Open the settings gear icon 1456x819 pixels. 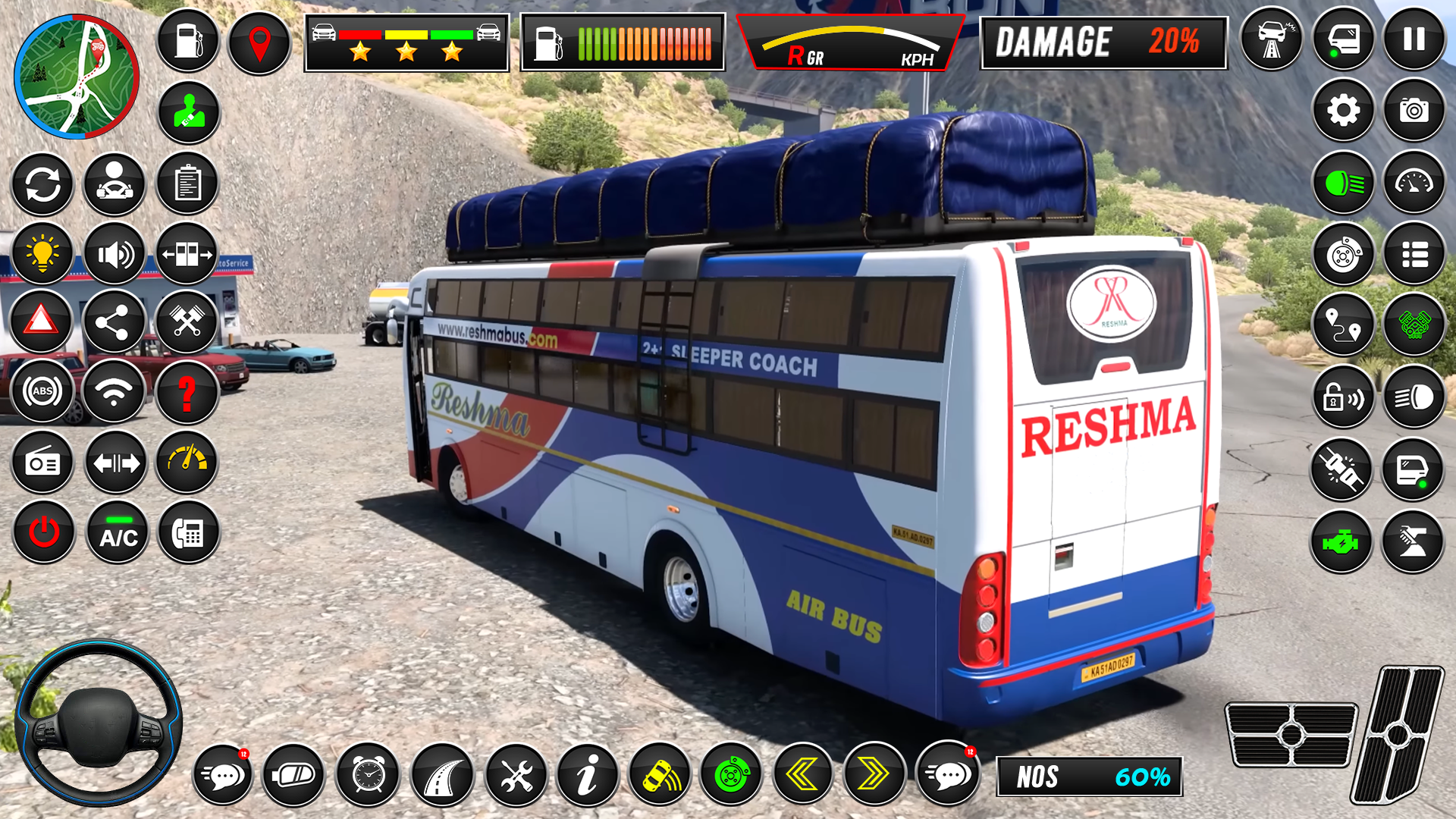point(1342,110)
